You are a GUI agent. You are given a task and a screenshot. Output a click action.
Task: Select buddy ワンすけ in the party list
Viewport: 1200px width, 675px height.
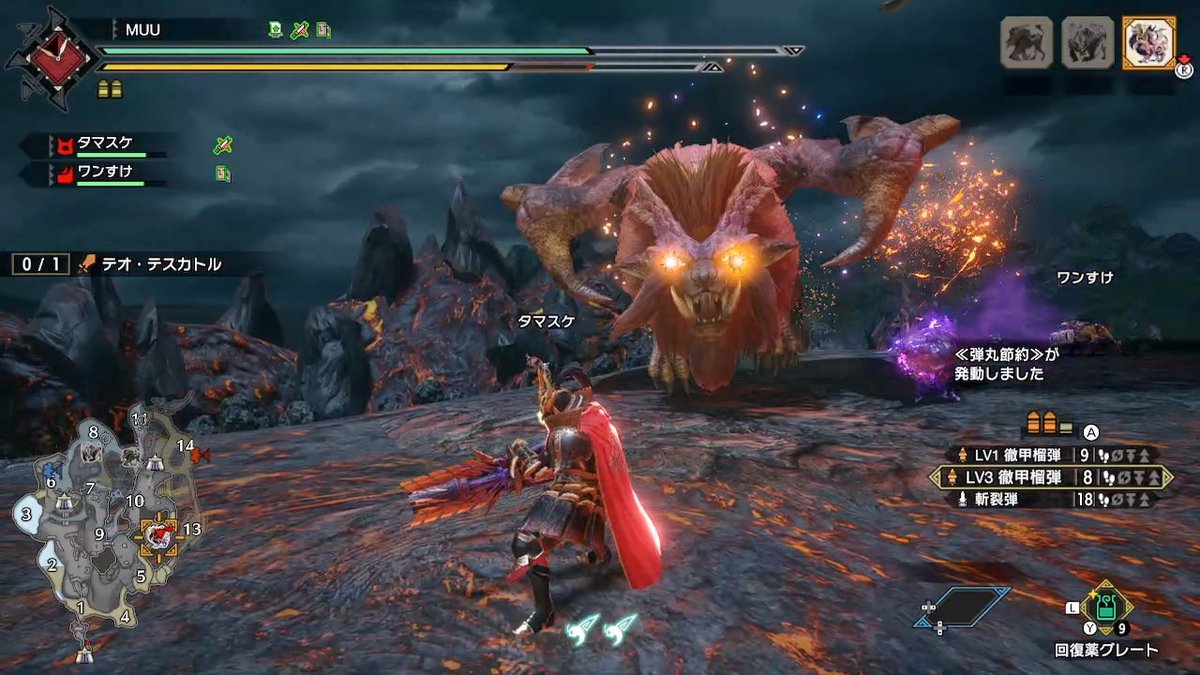click(105, 173)
